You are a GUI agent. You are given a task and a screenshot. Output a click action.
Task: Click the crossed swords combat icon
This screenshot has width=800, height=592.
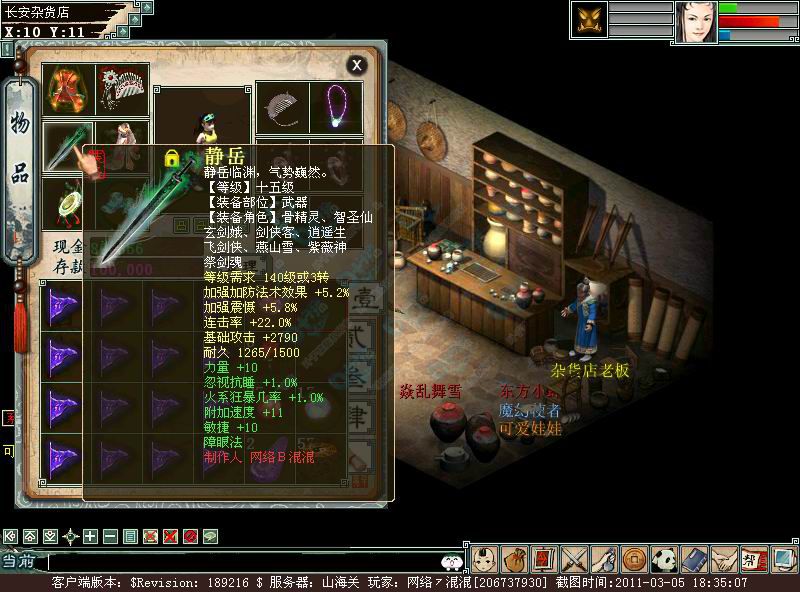pyautogui.click(x=575, y=558)
